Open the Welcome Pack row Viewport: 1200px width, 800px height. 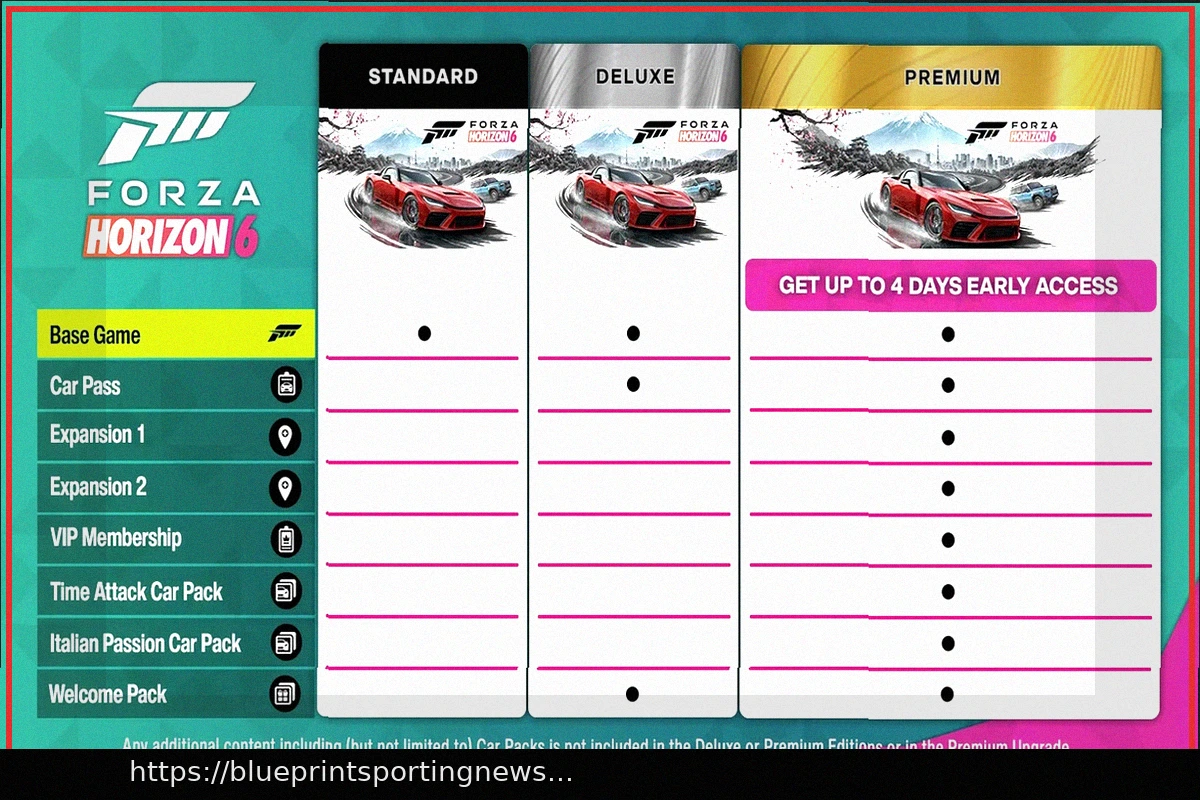point(175,694)
